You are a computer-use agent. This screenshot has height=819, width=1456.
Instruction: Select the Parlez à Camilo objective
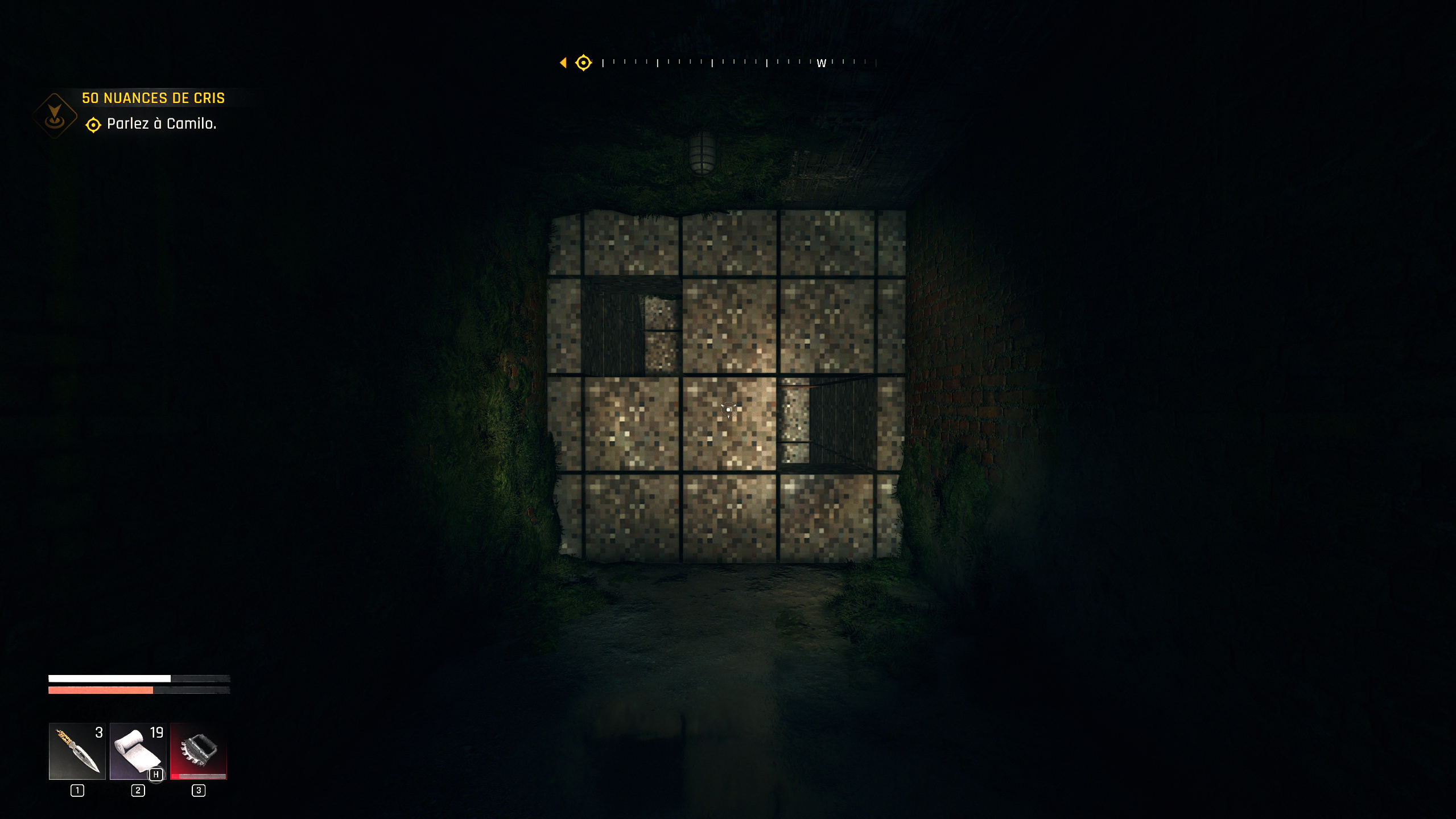161,124
